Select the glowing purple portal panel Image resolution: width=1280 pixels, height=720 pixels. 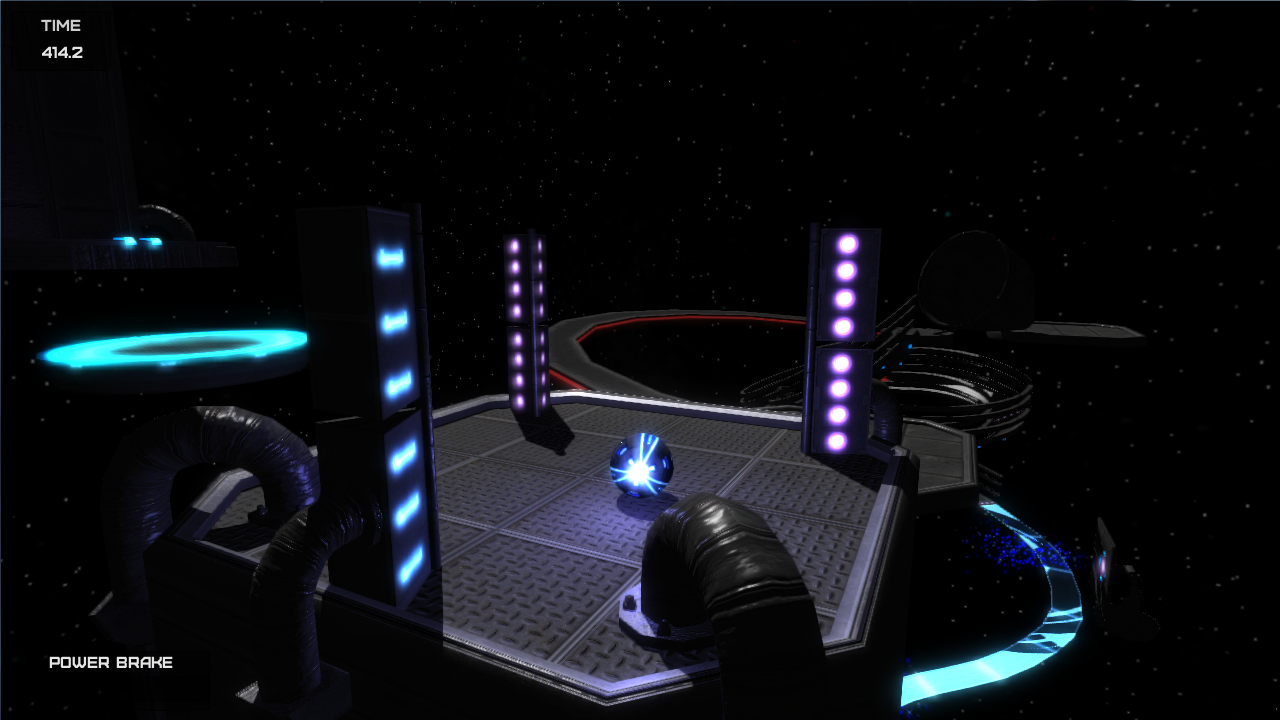pos(1104,568)
